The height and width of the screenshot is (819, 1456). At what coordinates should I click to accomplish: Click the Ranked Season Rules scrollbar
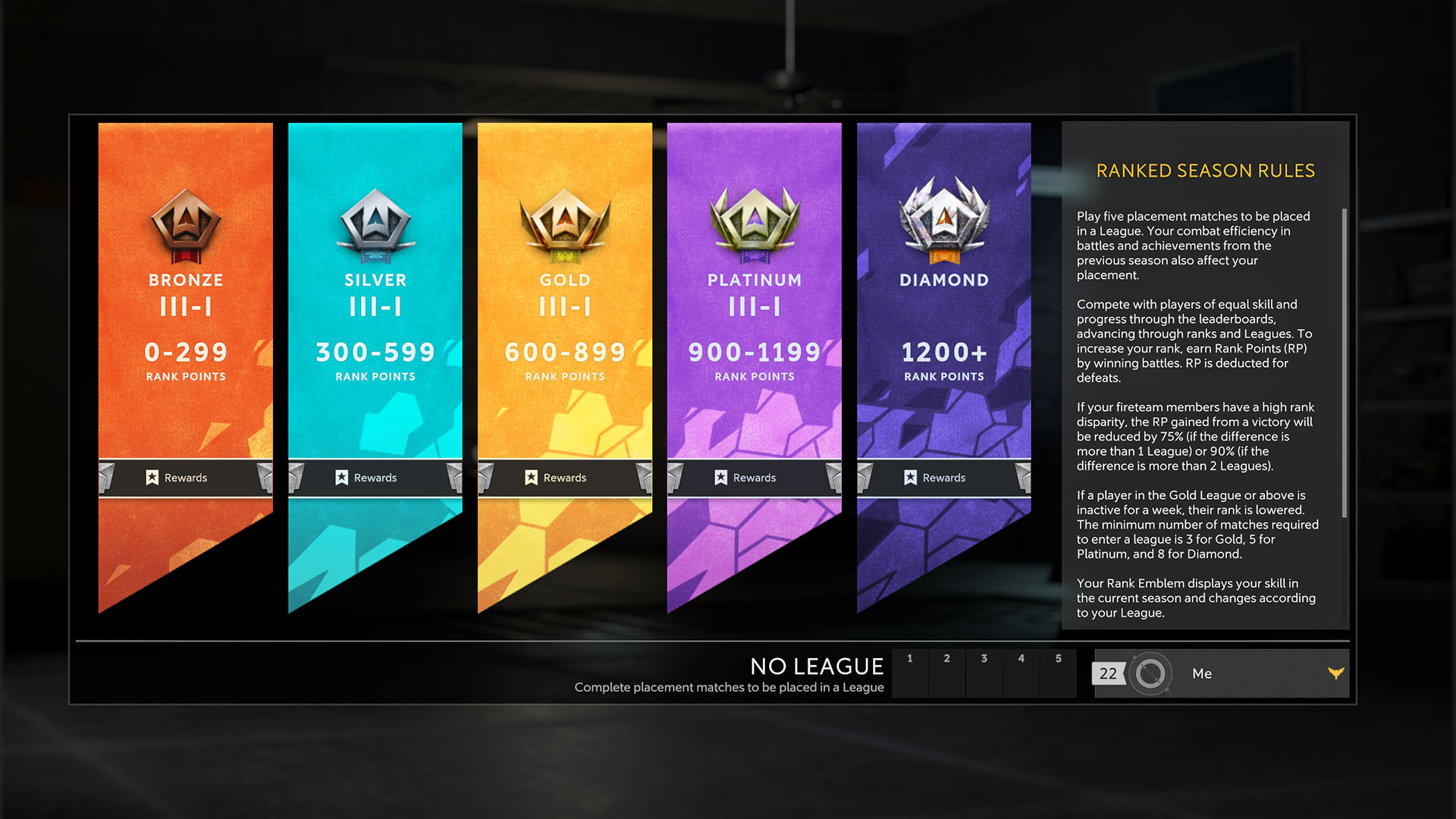(1345, 364)
